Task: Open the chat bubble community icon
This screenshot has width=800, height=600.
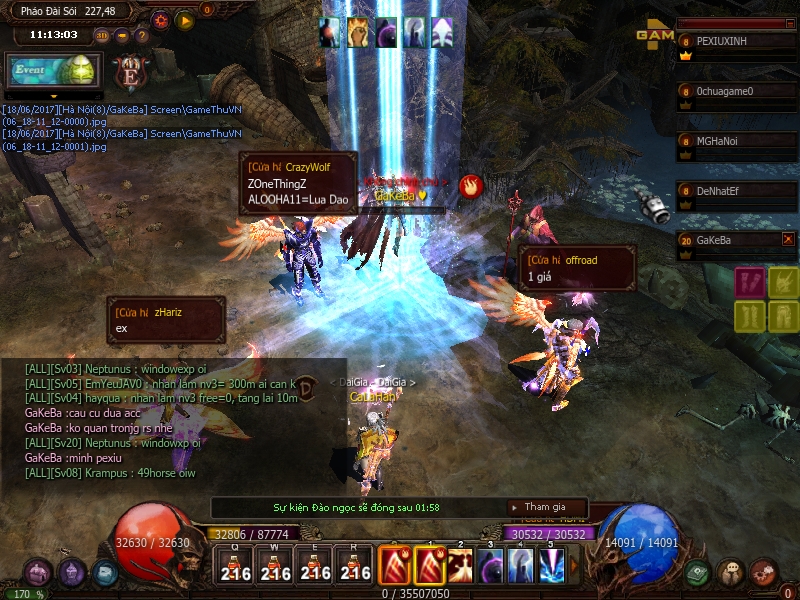Action: pos(731,573)
